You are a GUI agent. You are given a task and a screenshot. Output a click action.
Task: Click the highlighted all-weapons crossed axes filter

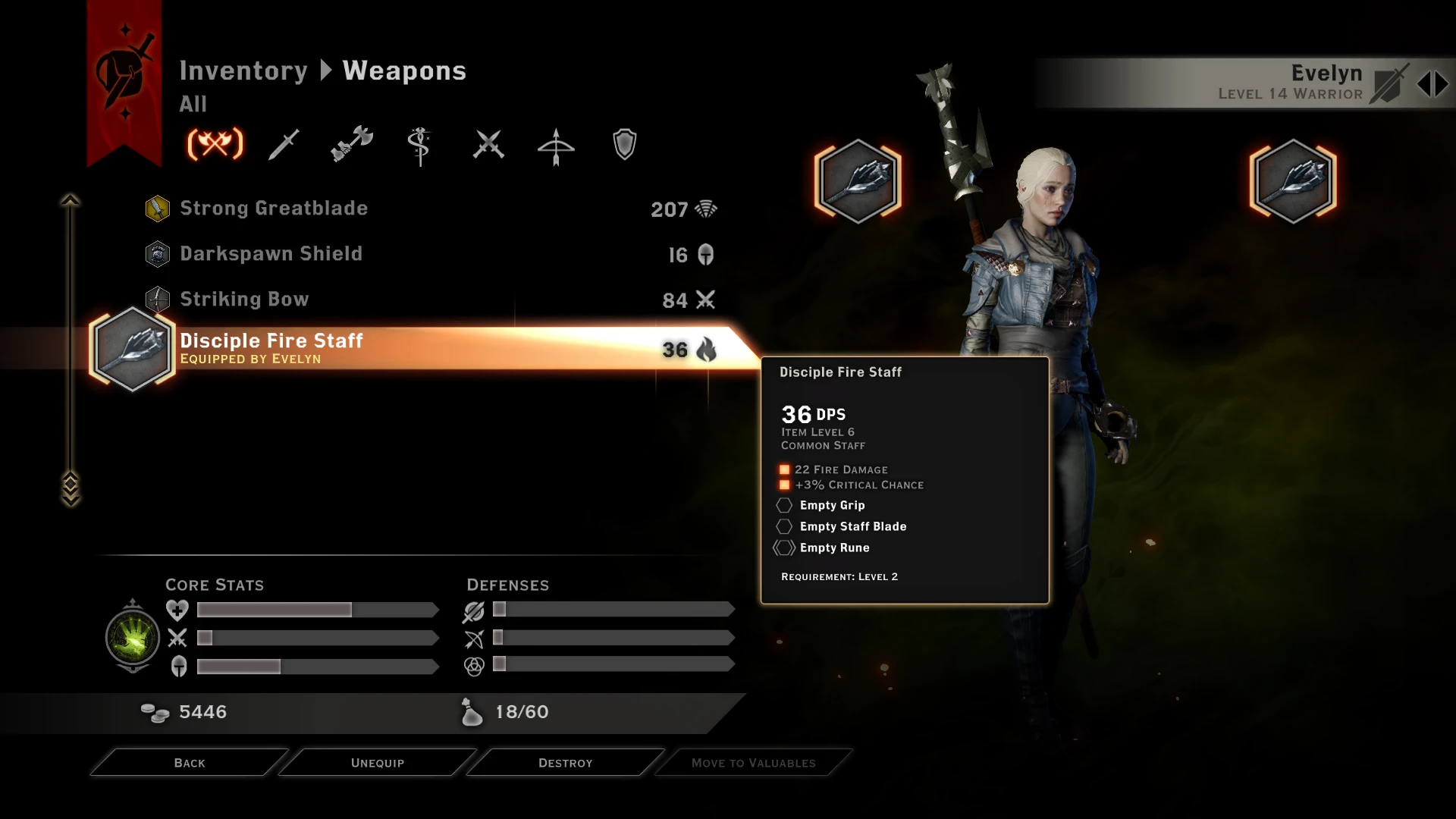(217, 144)
